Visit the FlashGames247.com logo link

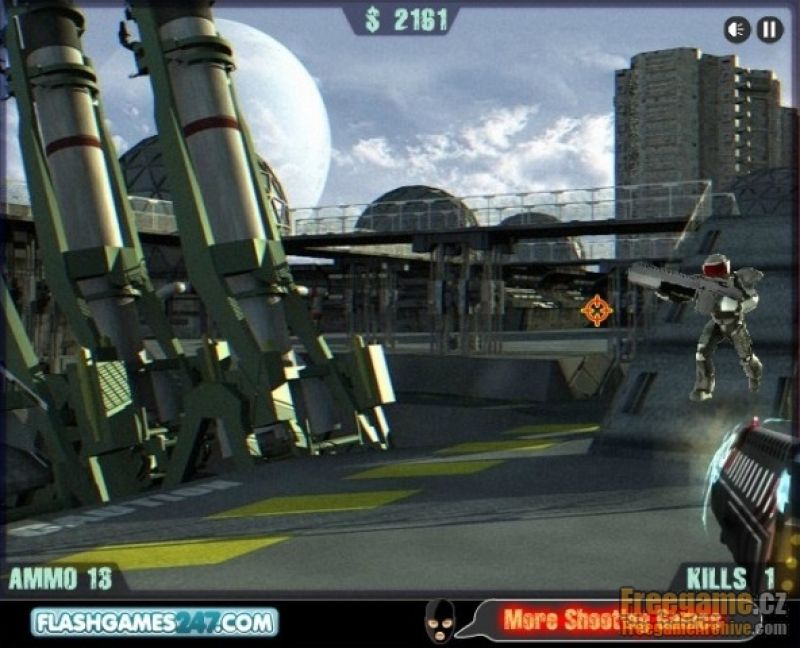click(154, 622)
